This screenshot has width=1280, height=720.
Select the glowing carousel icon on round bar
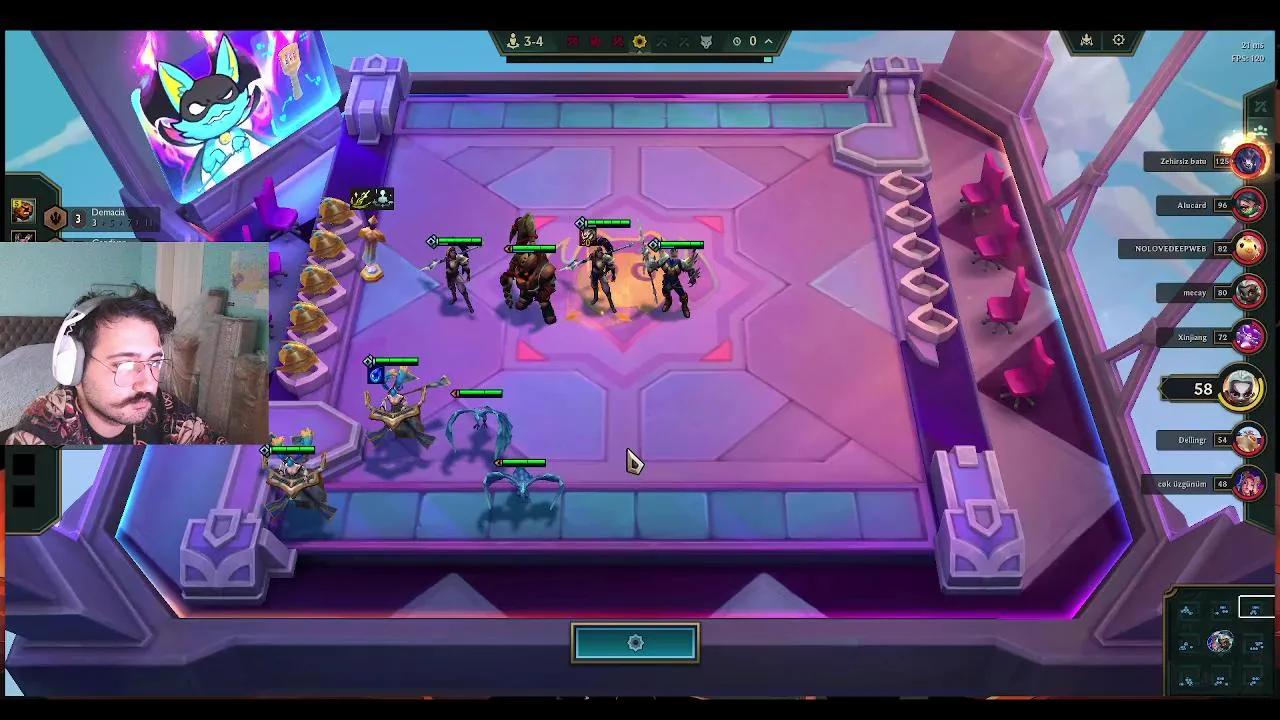click(x=638, y=41)
